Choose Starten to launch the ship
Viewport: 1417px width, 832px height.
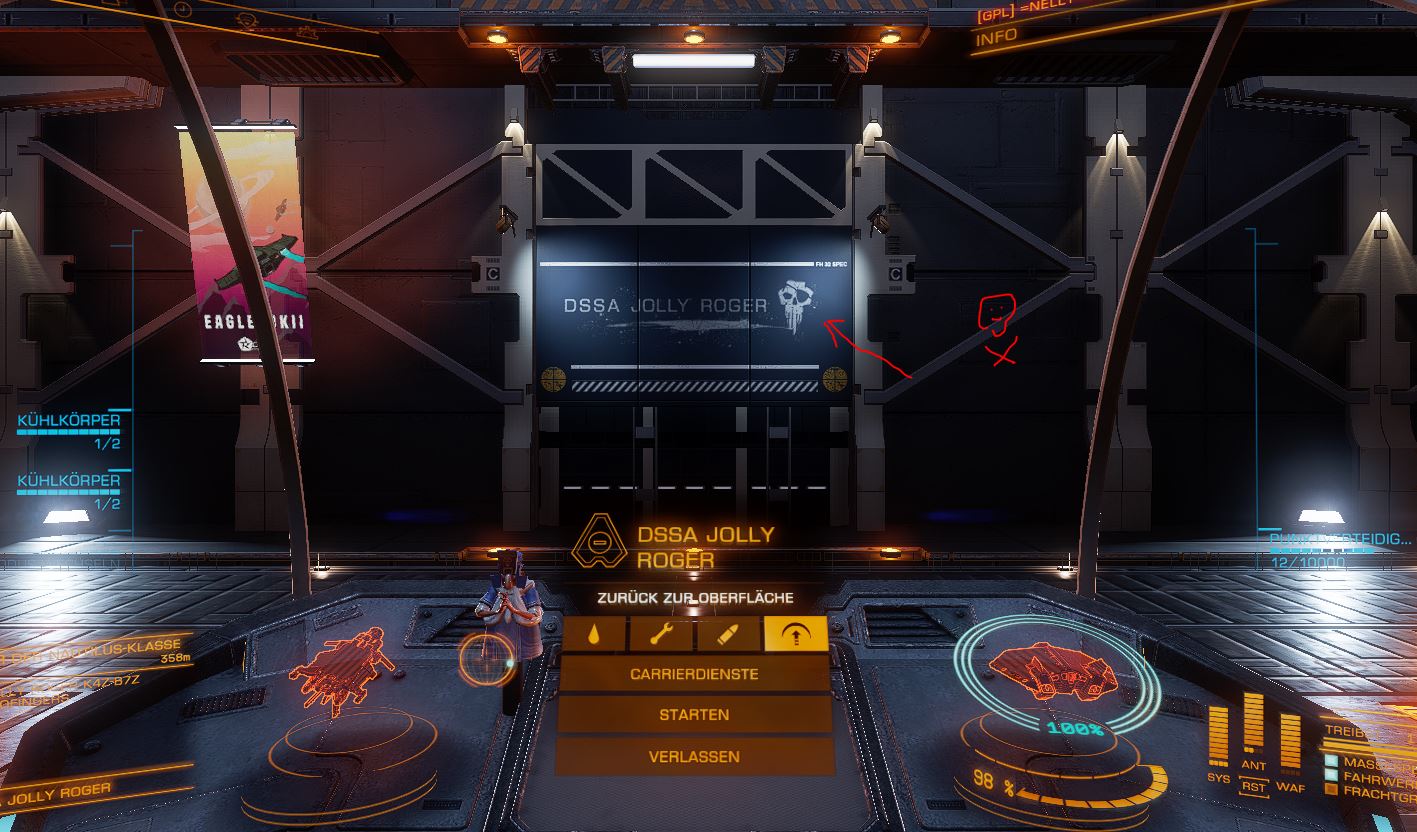pyautogui.click(x=694, y=715)
